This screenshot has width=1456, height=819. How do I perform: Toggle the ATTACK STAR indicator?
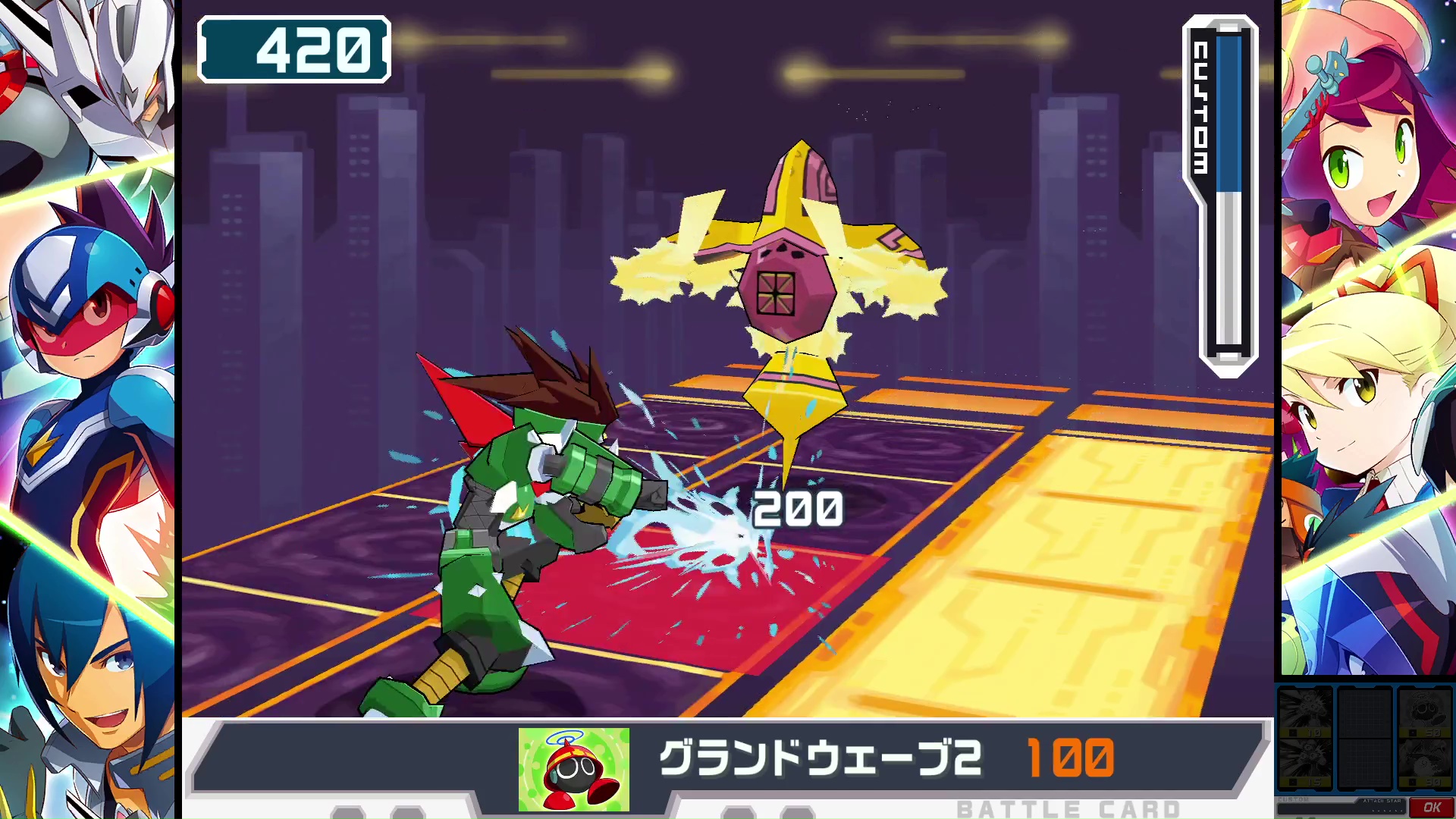coord(1382,801)
